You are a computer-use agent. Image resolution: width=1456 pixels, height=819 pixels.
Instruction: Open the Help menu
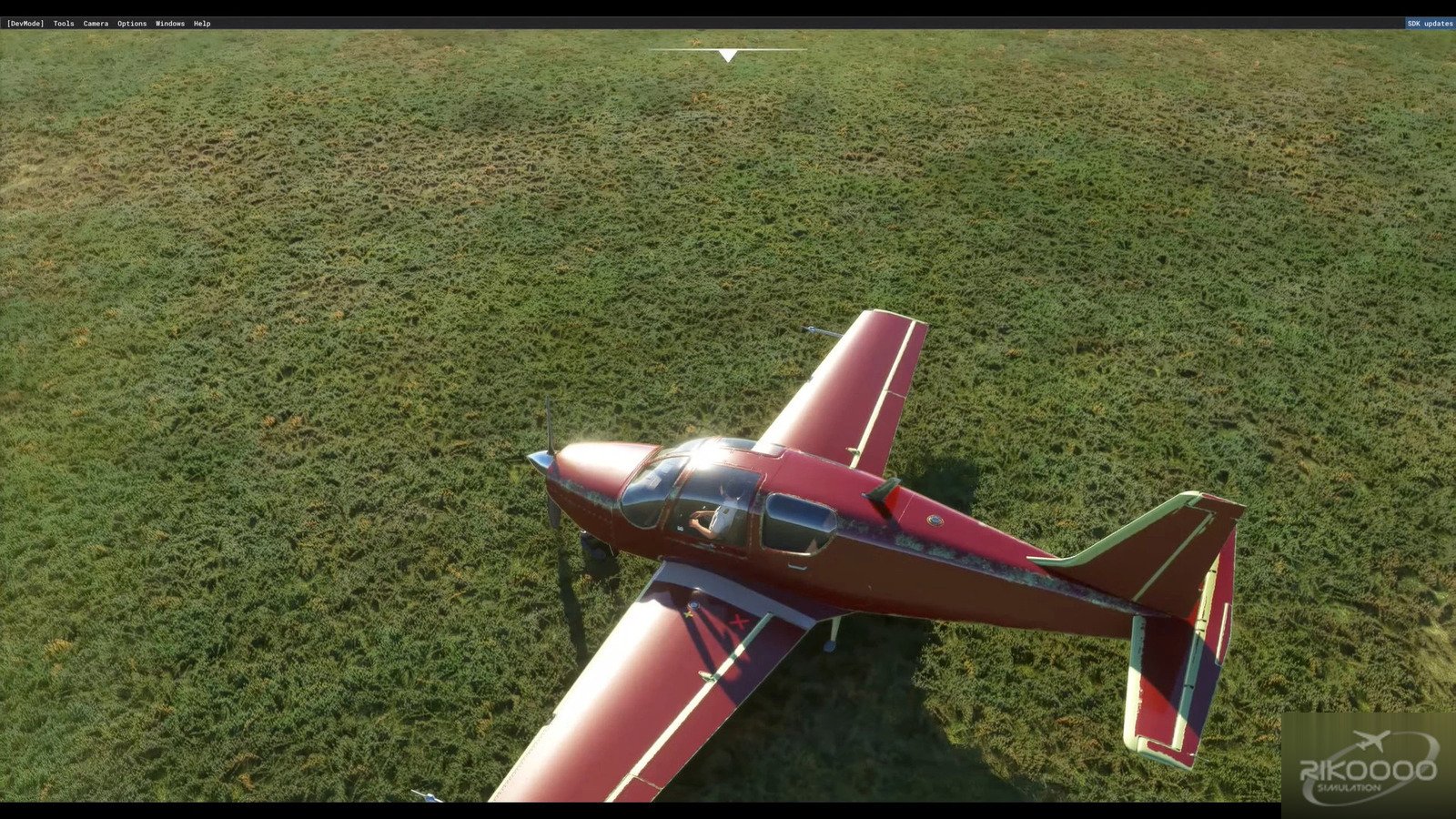[x=202, y=24]
